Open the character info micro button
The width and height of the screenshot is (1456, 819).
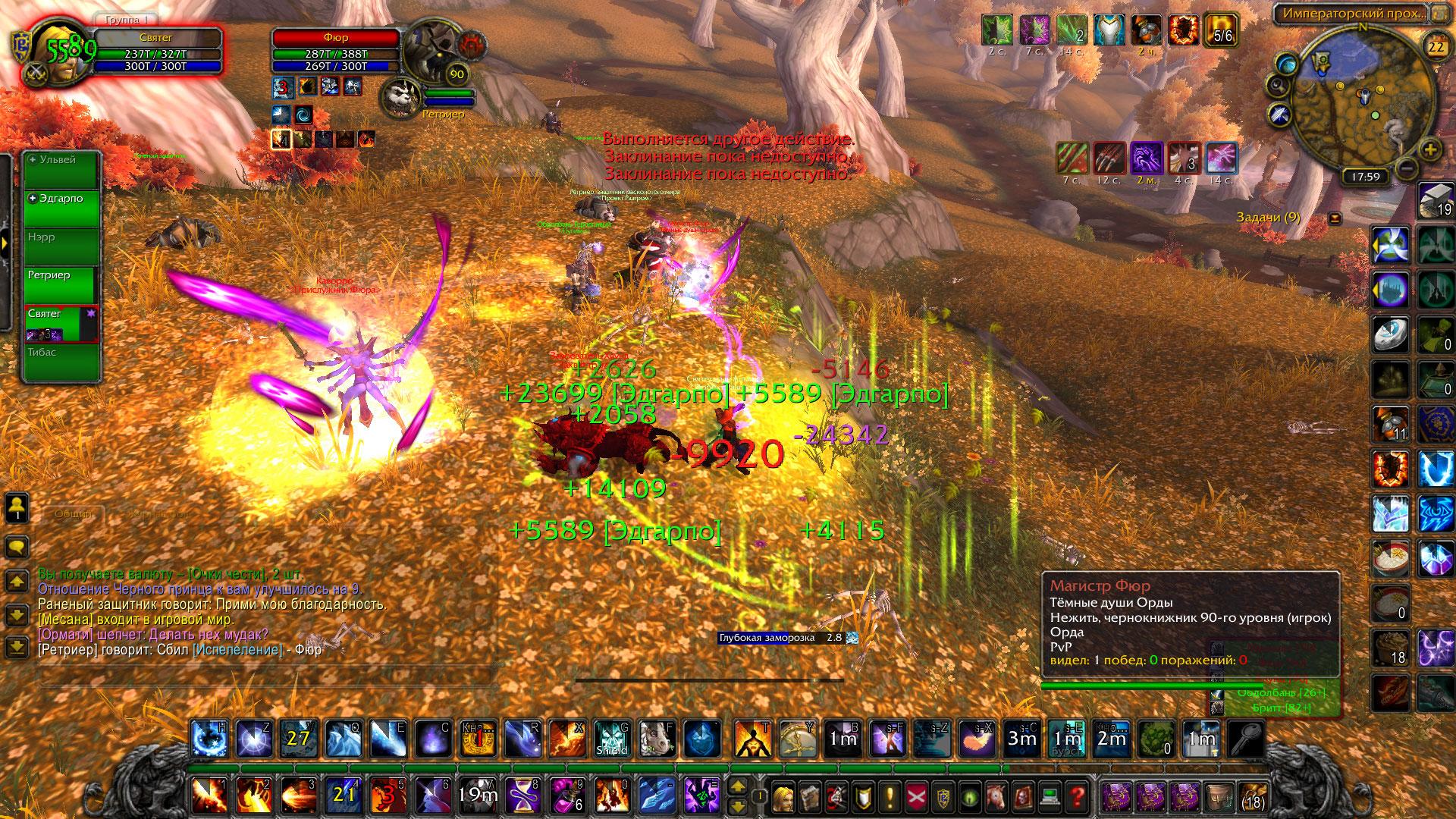782,796
